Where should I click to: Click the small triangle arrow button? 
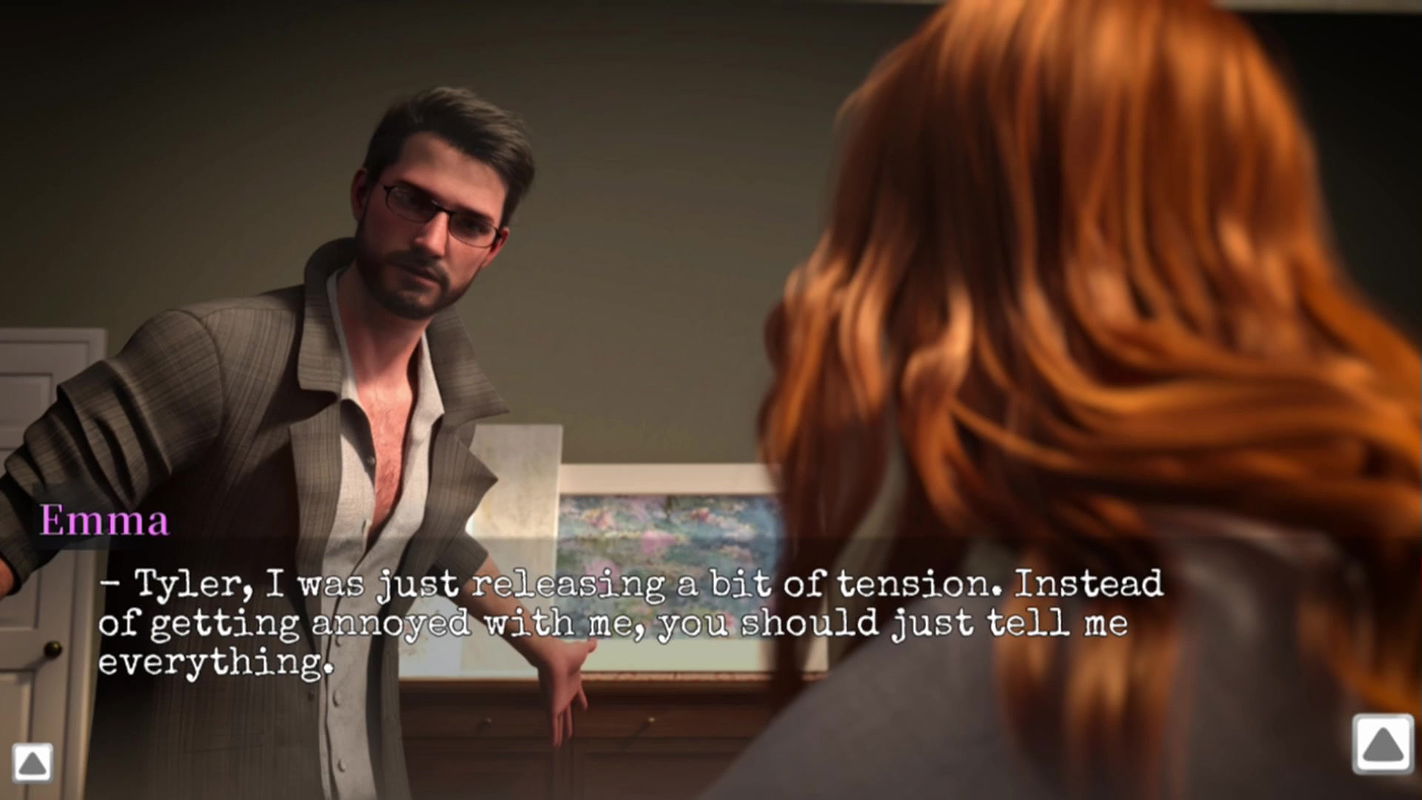tap(32, 763)
